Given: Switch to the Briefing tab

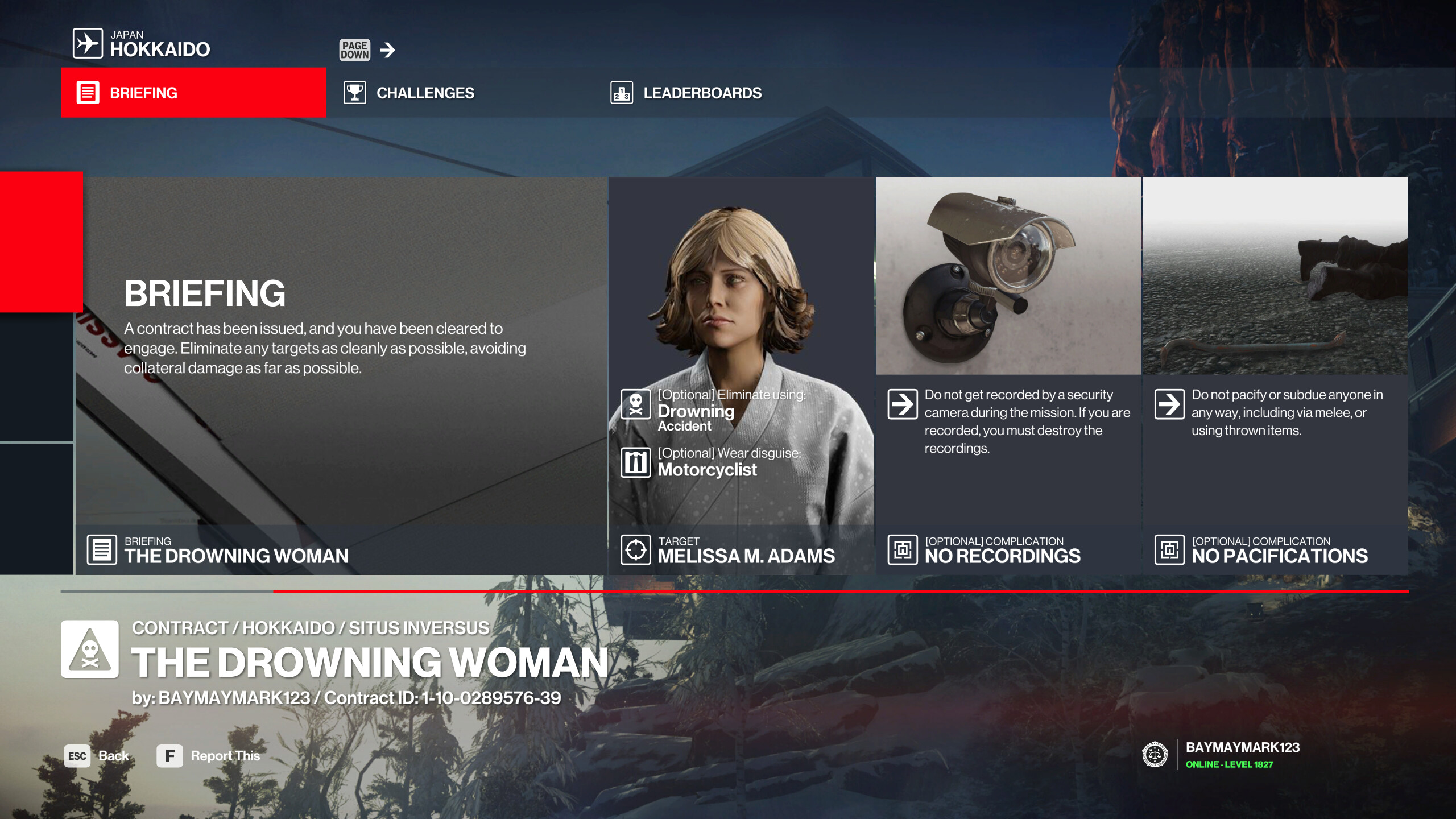Looking at the screenshot, I should [x=193, y=93].
